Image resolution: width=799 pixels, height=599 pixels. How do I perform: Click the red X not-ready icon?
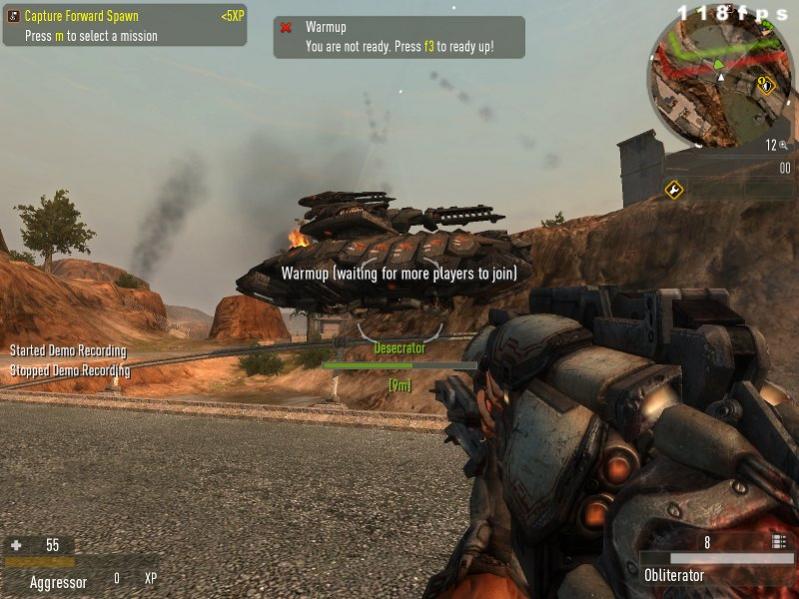tap(286, 28)
